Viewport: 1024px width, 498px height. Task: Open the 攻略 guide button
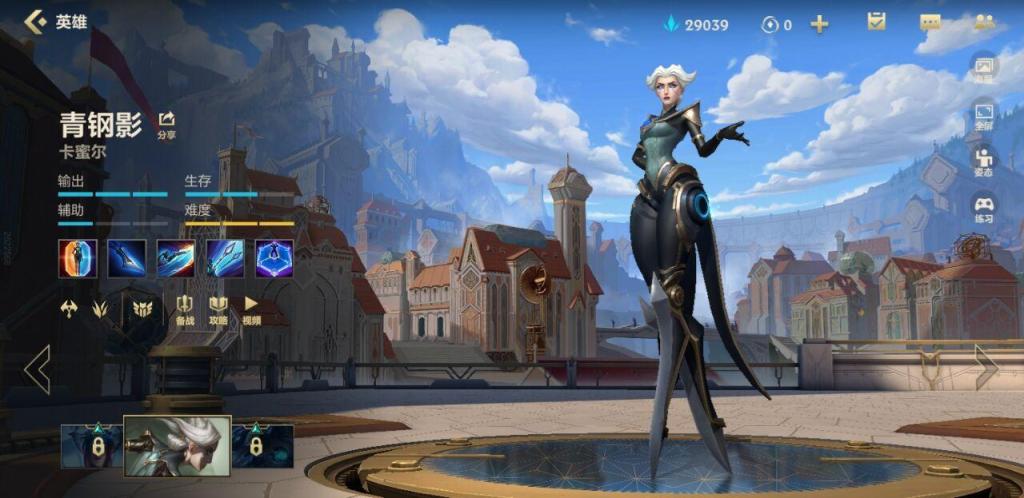click(218, 310)
